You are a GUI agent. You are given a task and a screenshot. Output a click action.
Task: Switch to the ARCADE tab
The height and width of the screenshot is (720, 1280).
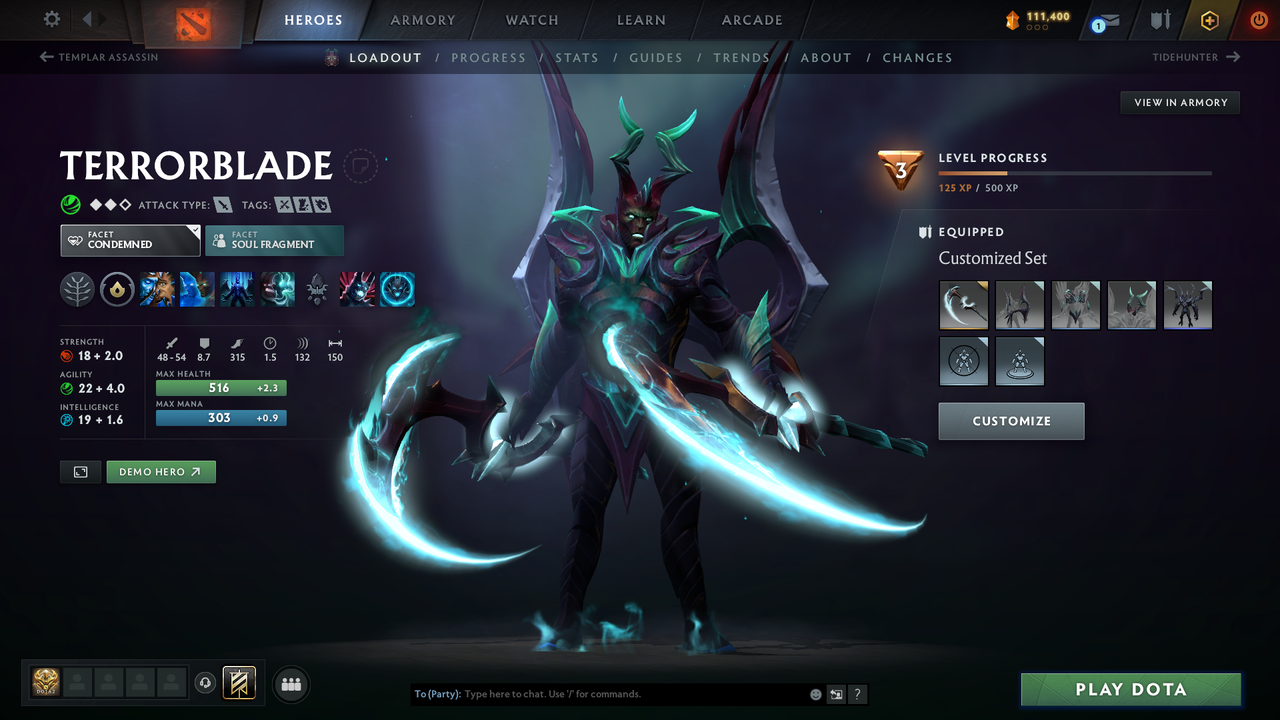point(751,19)
